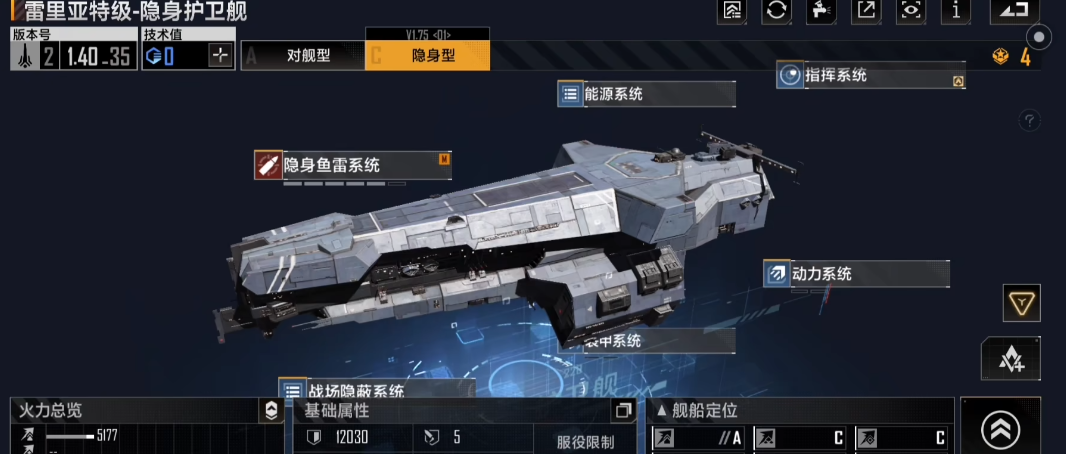The height and width of the screenshot is (454, 1066).
Task: Open the ship list icon at top
Action: (732, 11)
